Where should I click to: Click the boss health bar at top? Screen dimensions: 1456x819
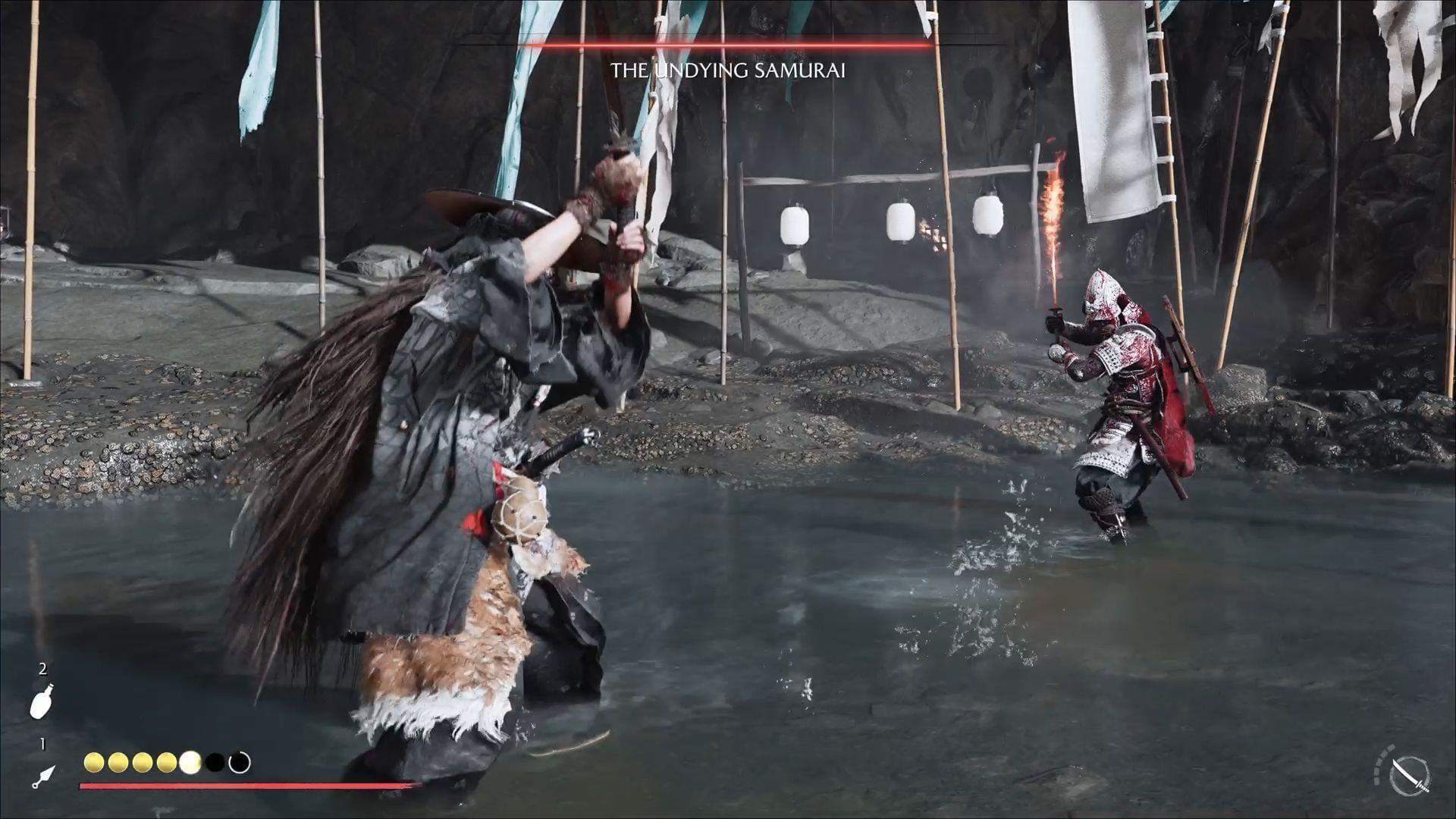(x=728, y=45)
